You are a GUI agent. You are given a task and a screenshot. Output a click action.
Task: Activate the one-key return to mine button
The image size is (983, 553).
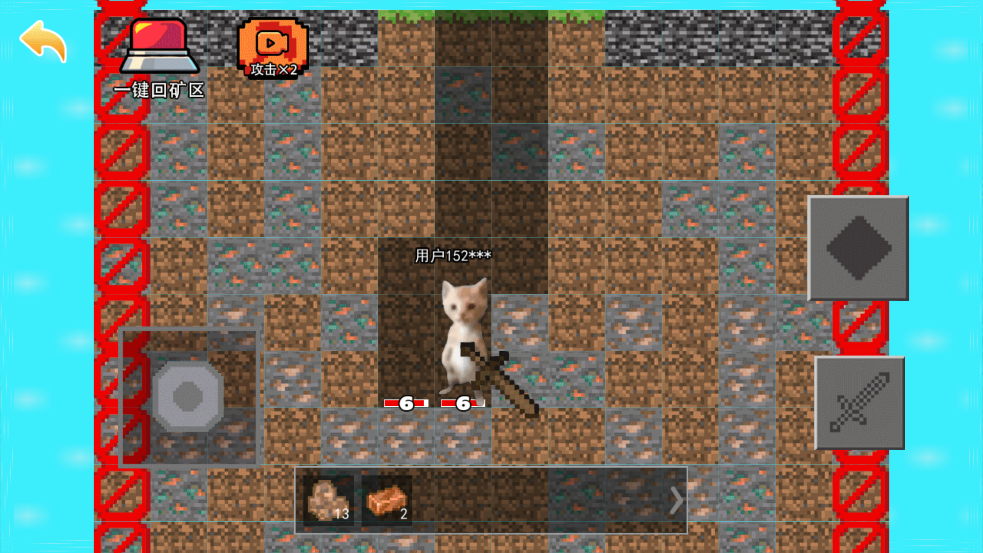(159, 52)
